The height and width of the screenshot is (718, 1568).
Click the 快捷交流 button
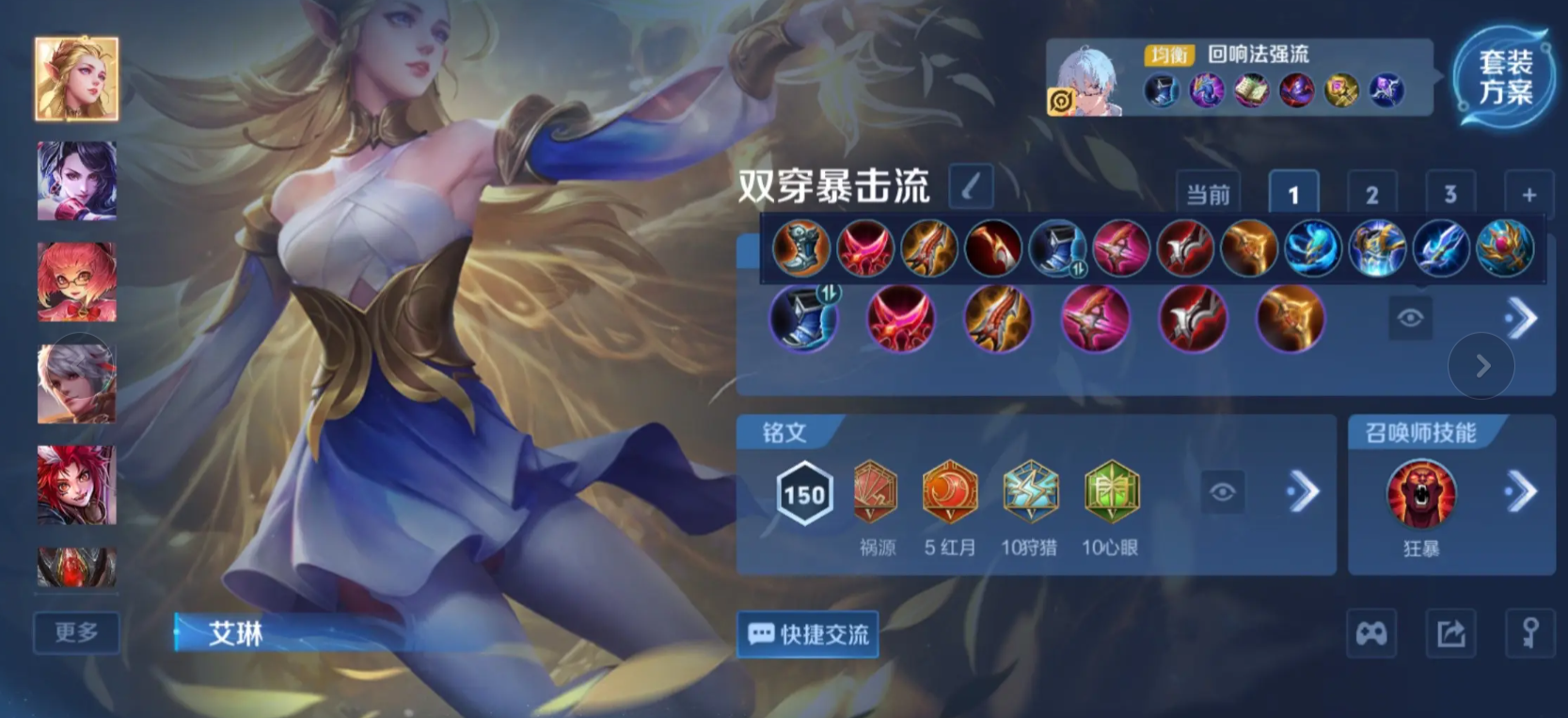(x=807, y=633)
